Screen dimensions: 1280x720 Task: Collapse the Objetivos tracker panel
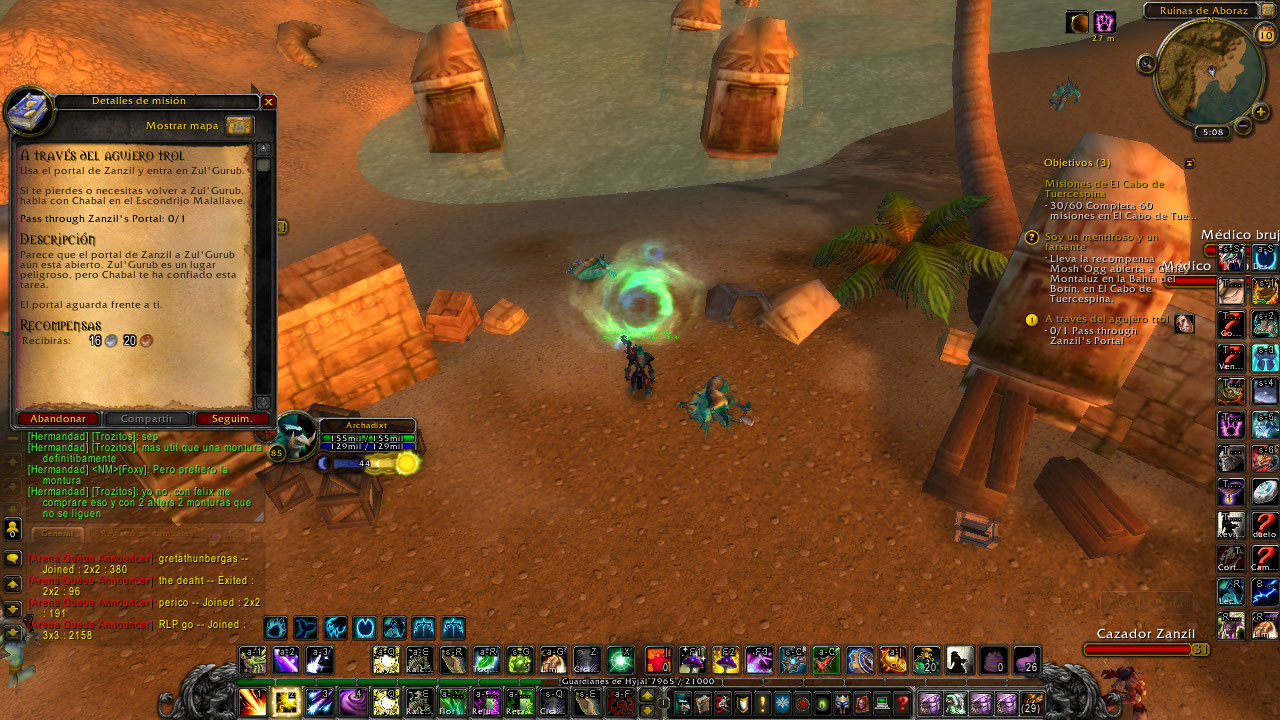click(1189, 163)
